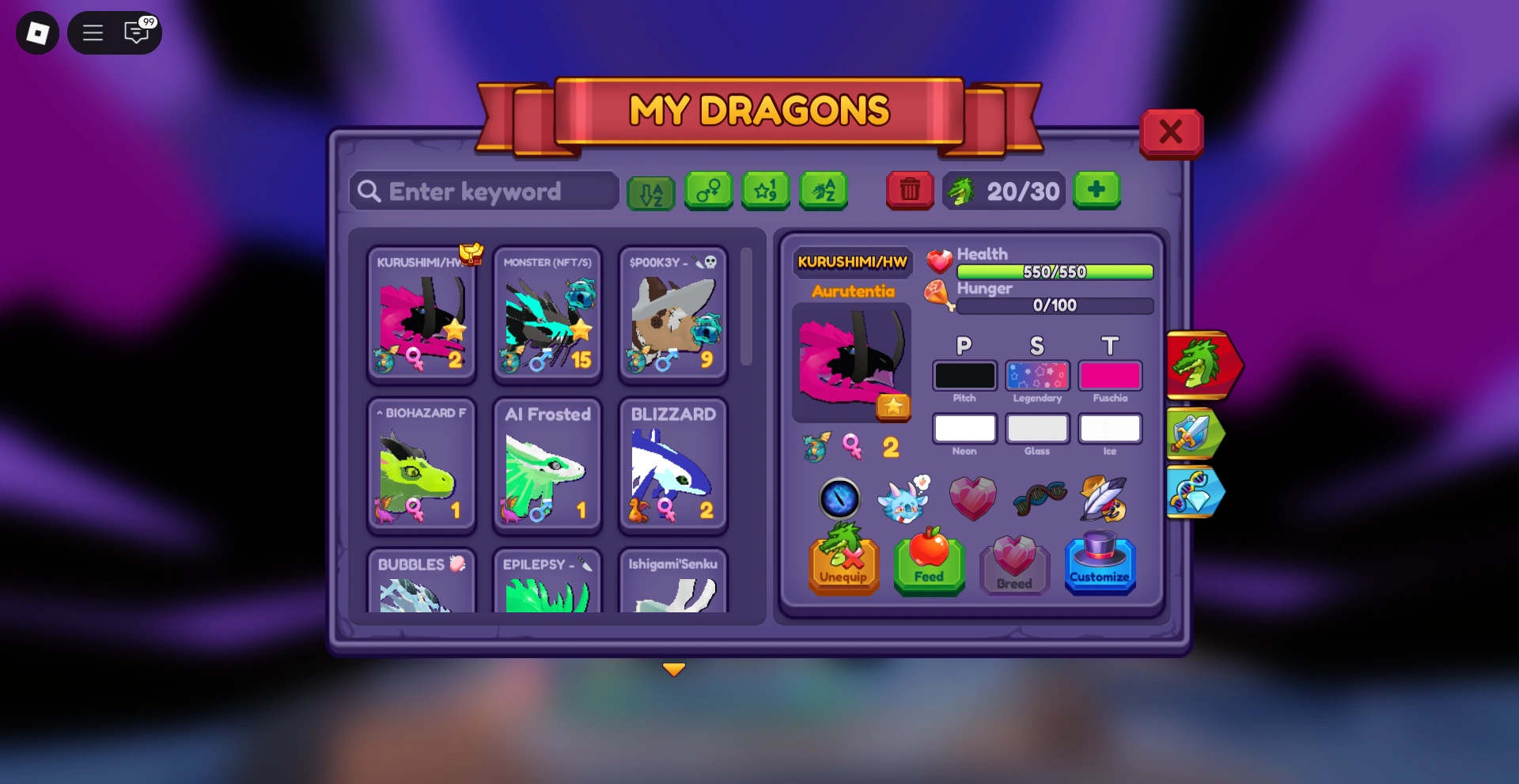Viewport: 1519px width, 784px height.
Task: Click the feather and hat icon
Action: (1101, 499)
